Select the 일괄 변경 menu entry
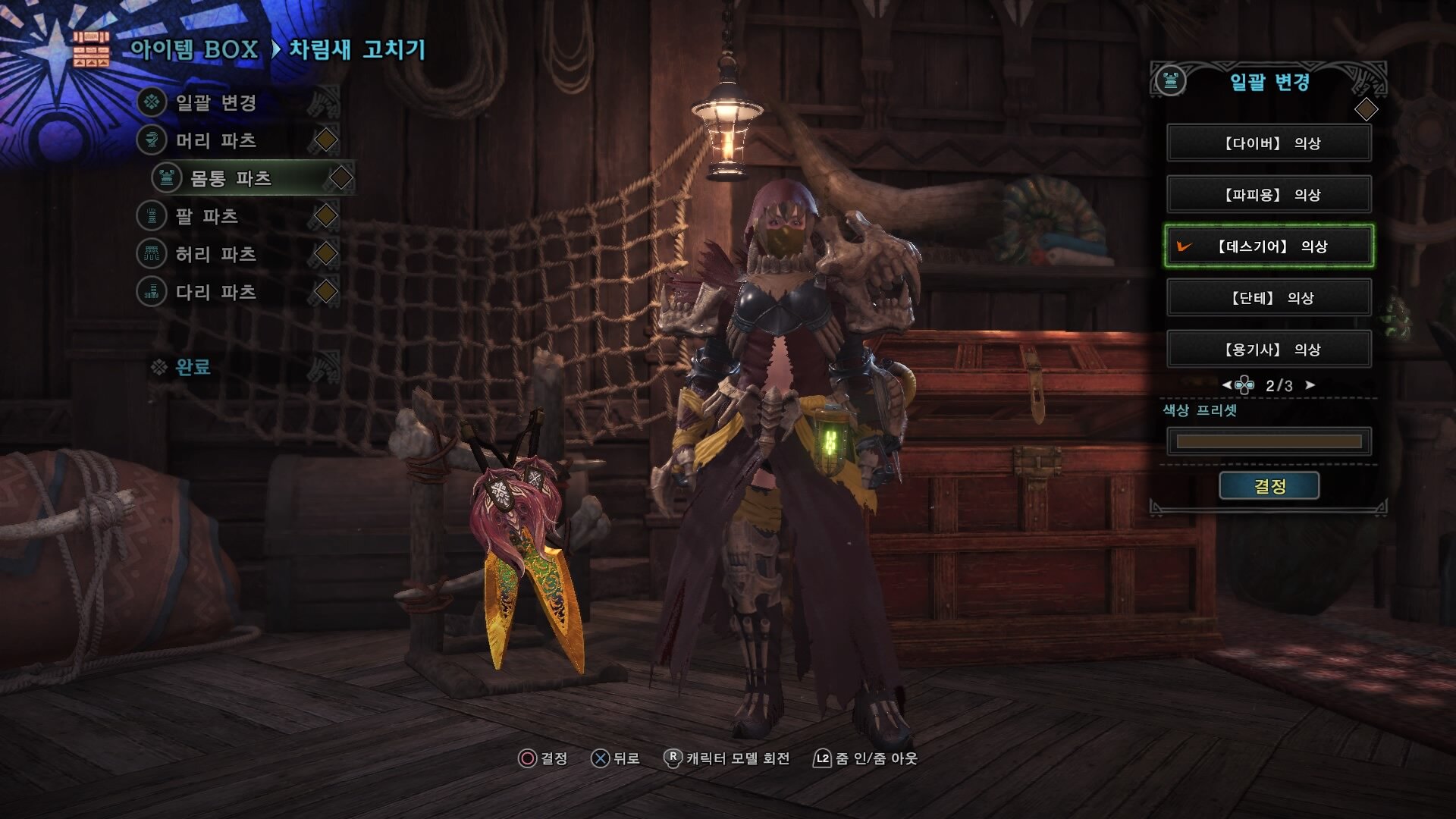 pos(216,102)
